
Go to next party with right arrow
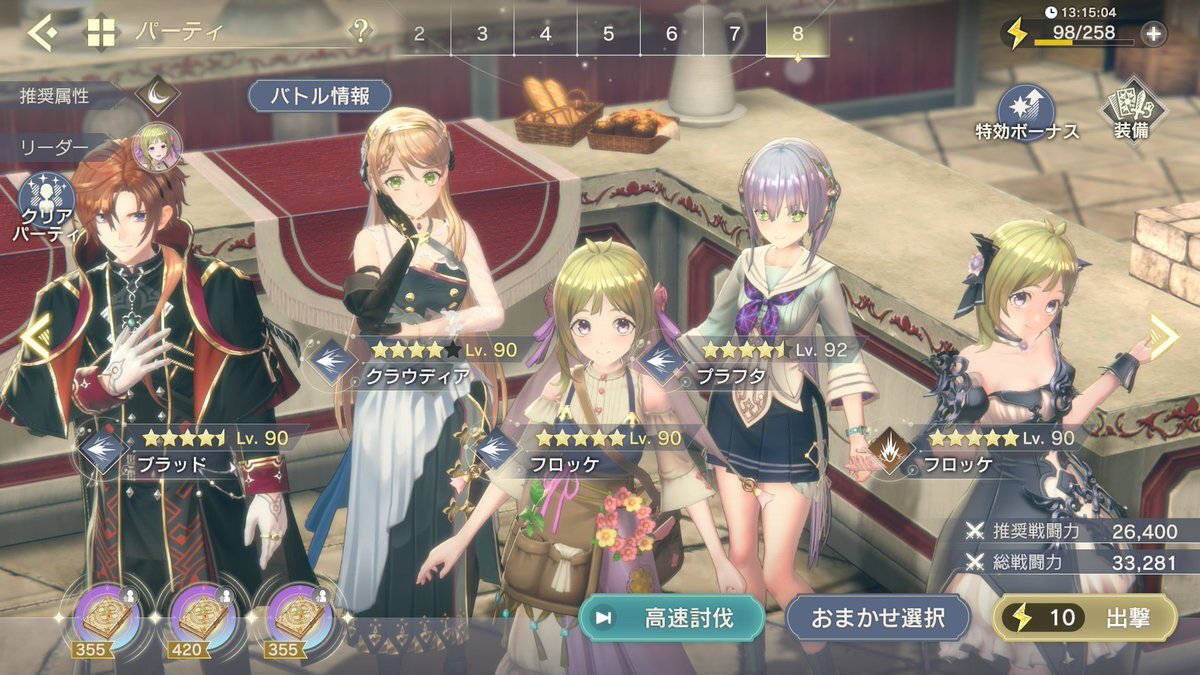point(1164,337)
